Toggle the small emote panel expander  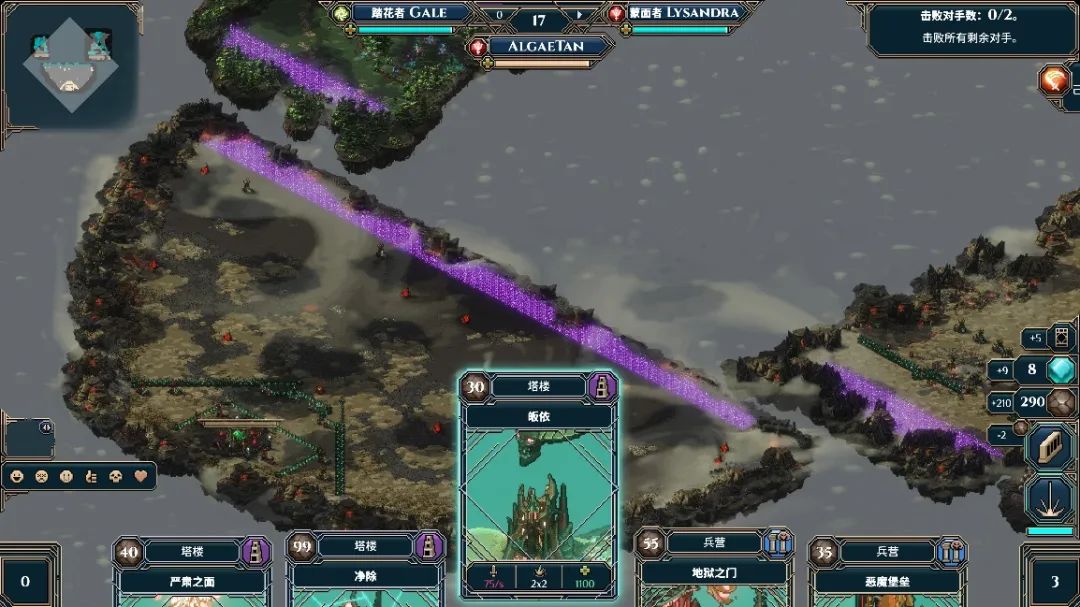point(45,426)
